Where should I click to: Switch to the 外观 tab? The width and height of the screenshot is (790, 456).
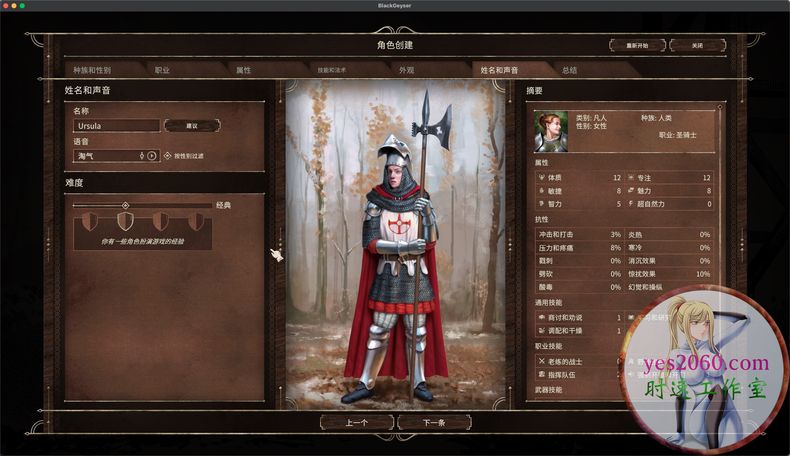(406, 71)
